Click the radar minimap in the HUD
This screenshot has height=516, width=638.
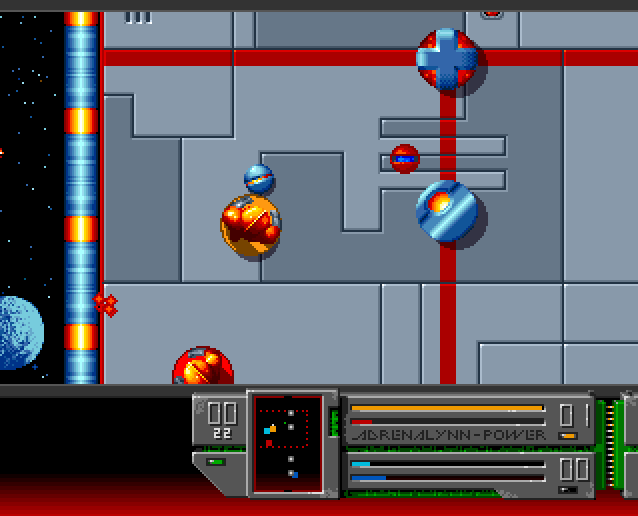pyautogui.click(x=288, y=443)
